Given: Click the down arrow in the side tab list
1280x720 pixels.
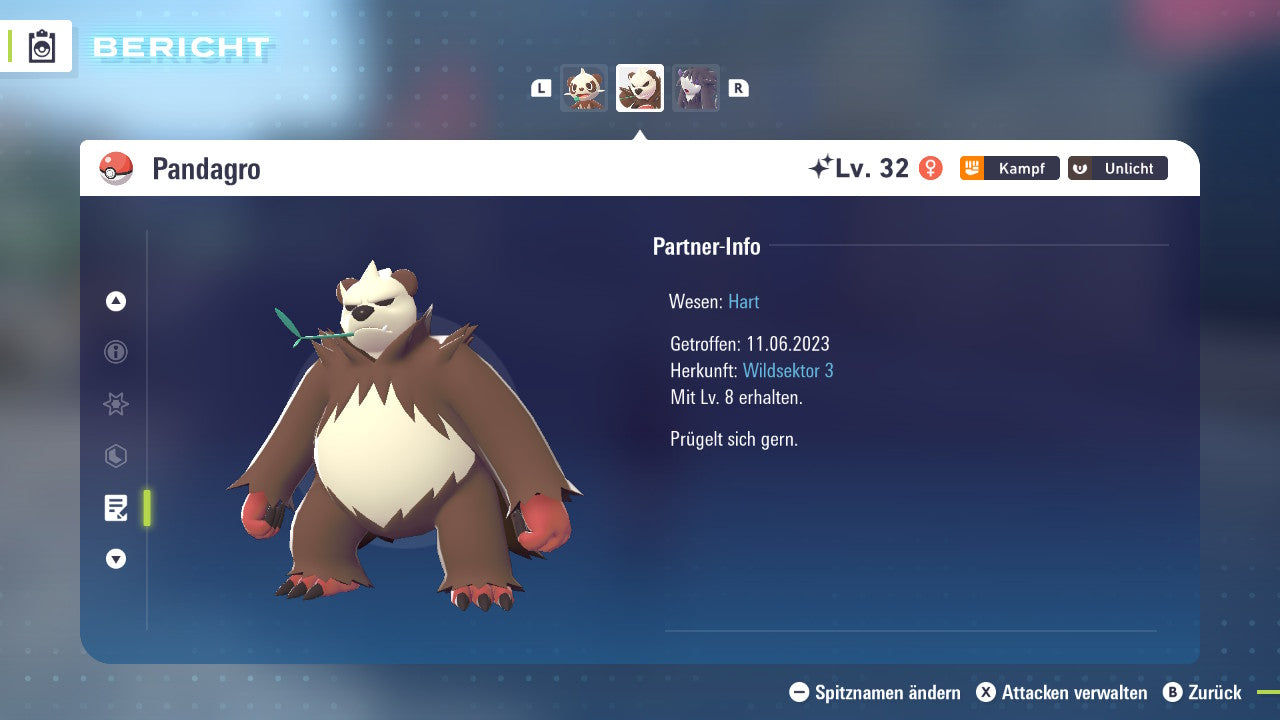Looking at the screenshot, I should click(116, 559).
